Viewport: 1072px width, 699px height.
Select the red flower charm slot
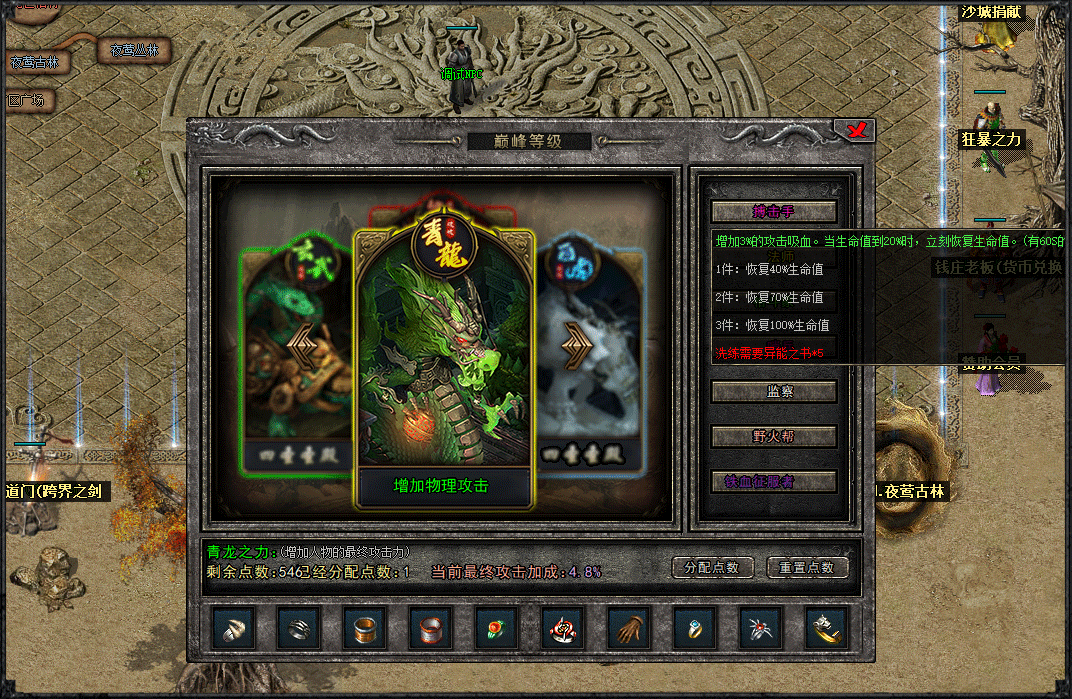coord(497,628)
